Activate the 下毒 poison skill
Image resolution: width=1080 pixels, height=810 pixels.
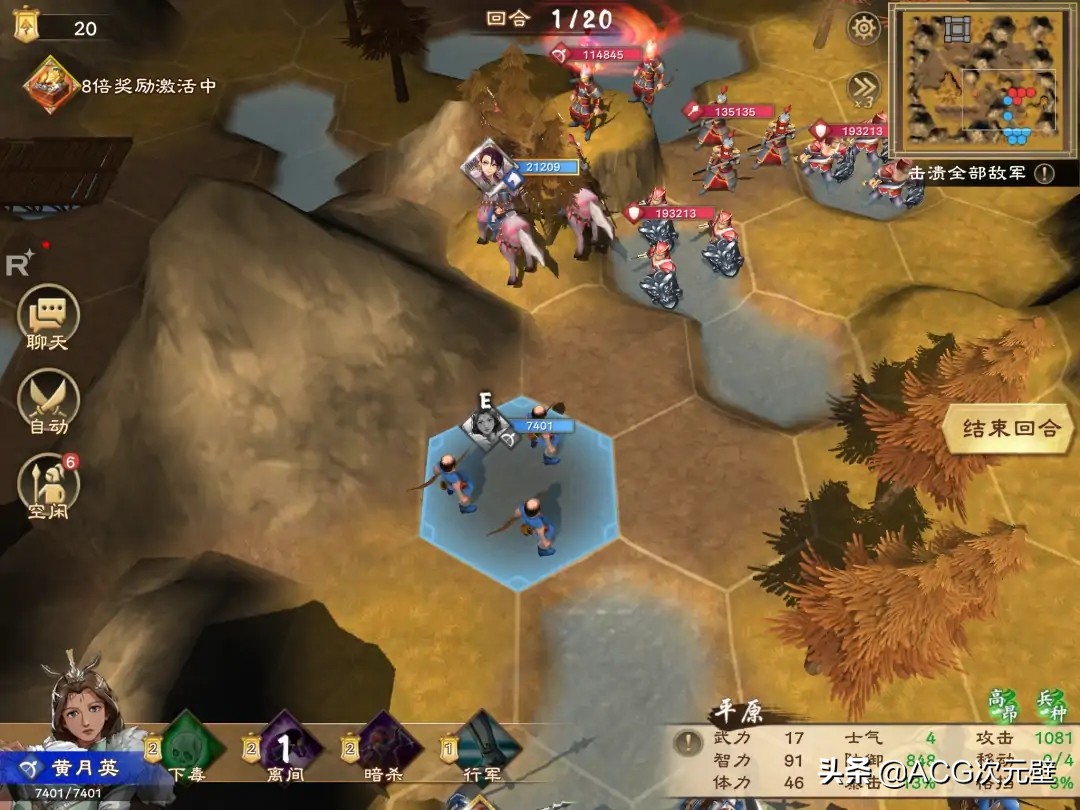pyautogui.click(x=189, y=747)
